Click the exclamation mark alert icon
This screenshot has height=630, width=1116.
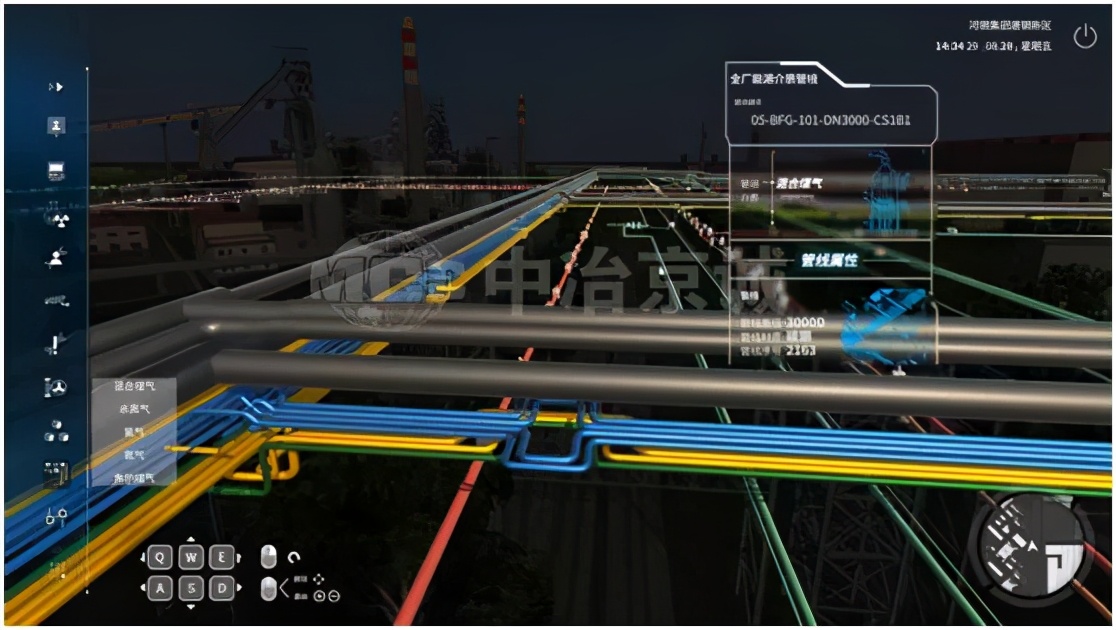[x=56, y=345]
